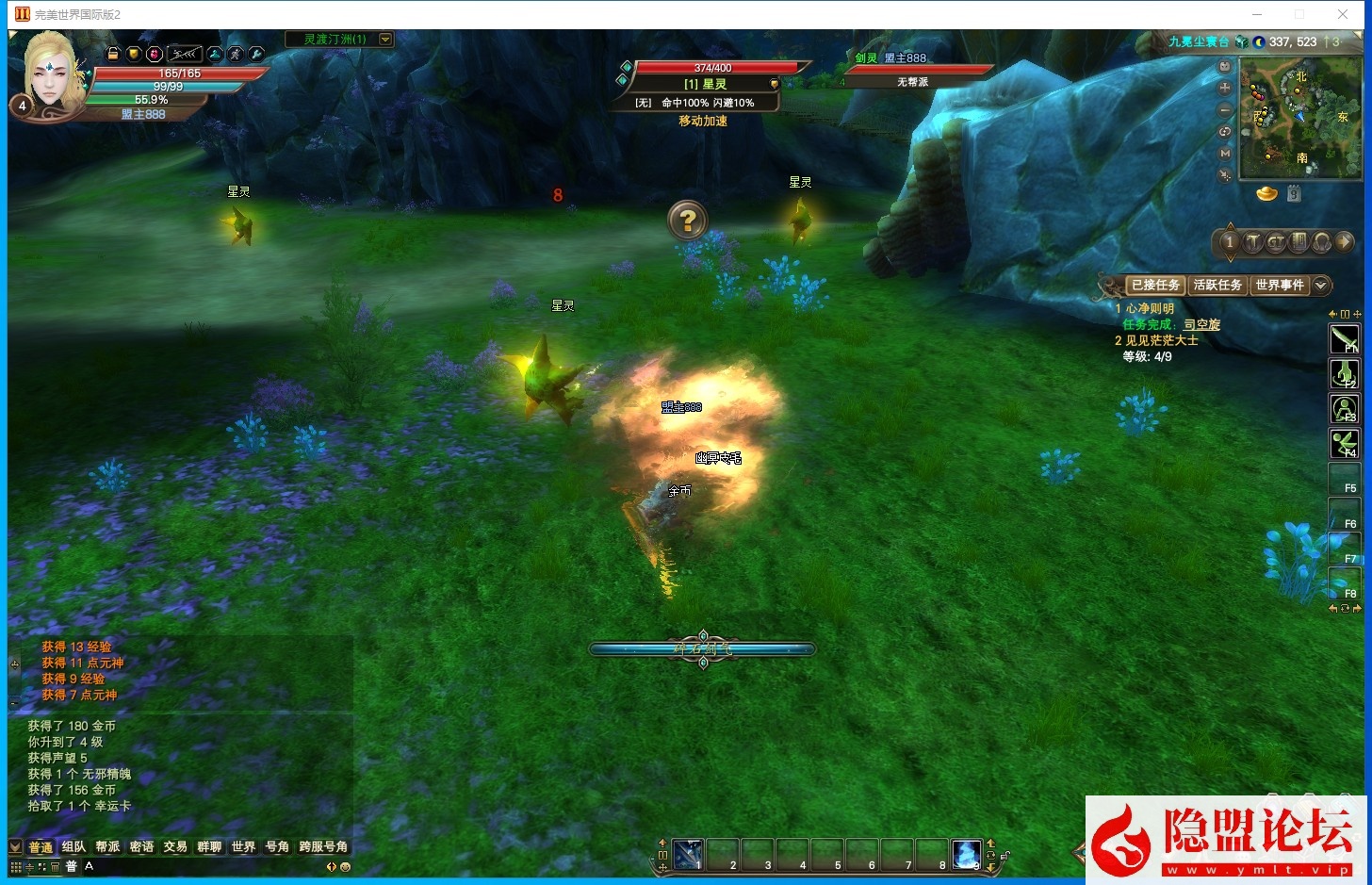Close the game window

point(1343,14)
